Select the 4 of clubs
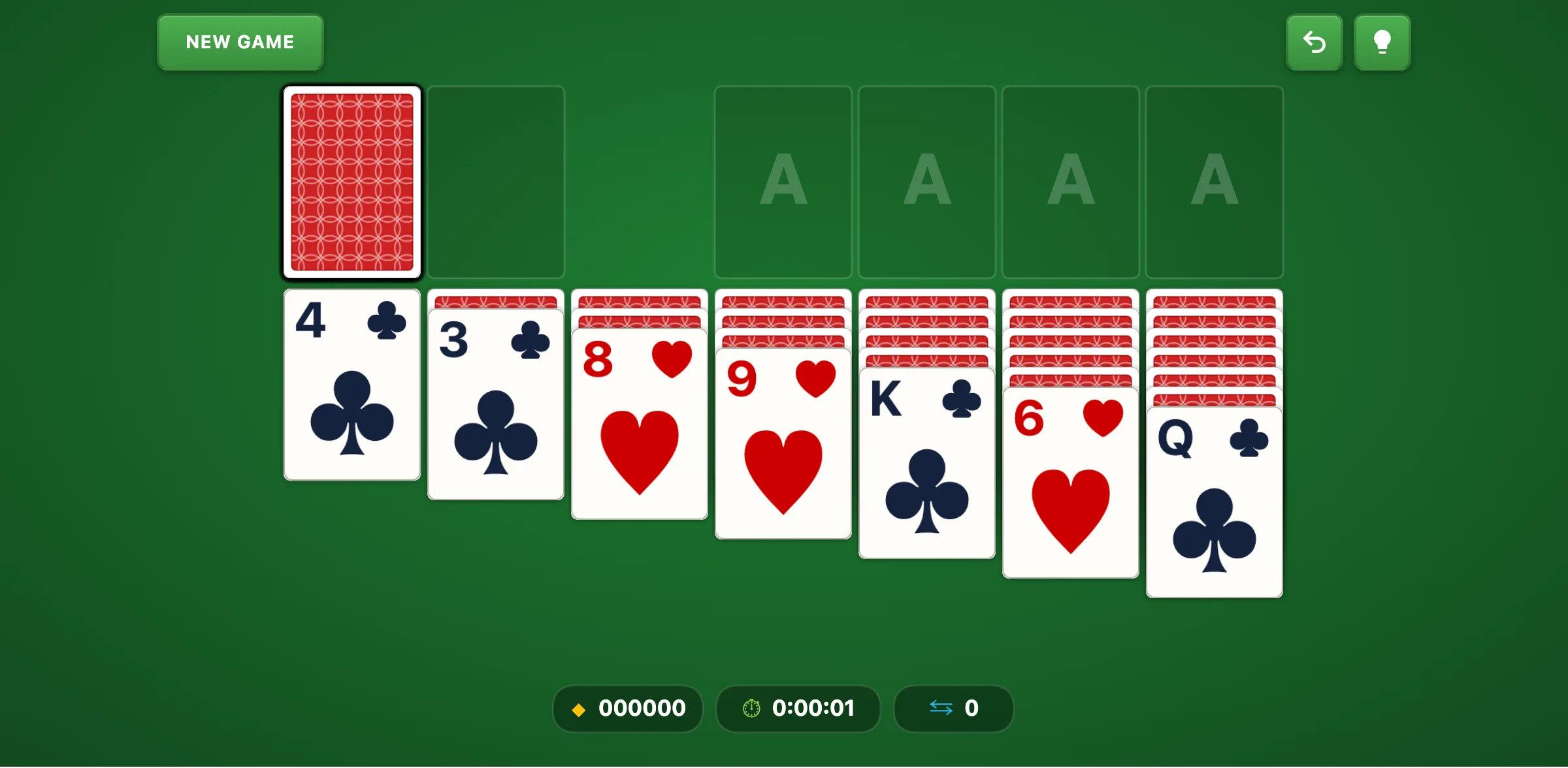Image resolution: width=1568 pixels, height=768 pixels. 351,385
